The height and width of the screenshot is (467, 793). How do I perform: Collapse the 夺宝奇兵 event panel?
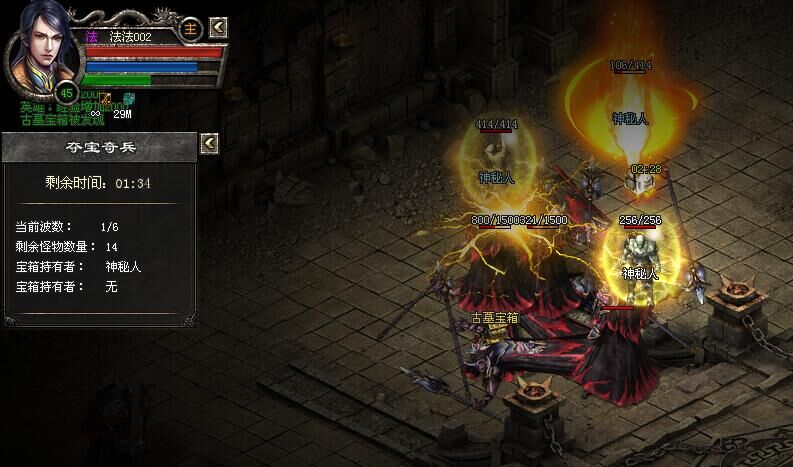coord(209,144)
